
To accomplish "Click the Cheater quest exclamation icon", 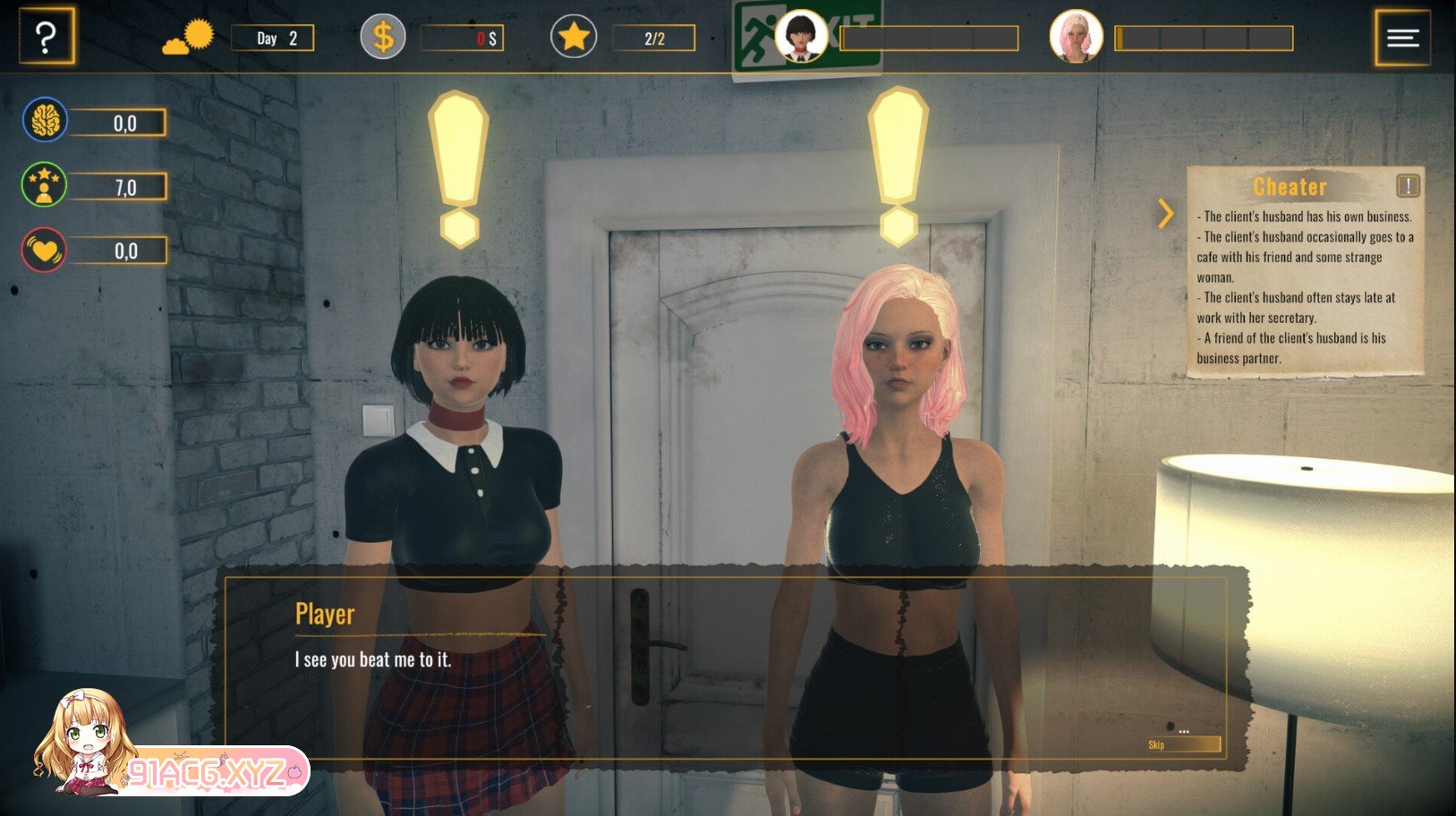I will point(1408,185).
